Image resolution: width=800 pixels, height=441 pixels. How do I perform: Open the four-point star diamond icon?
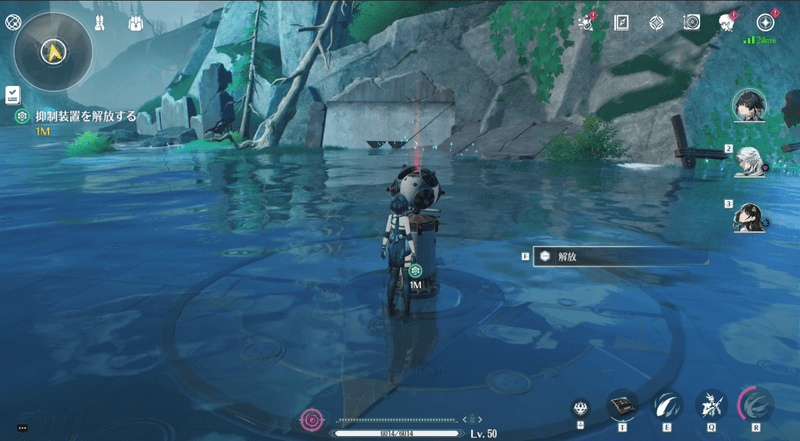(656, 22)
